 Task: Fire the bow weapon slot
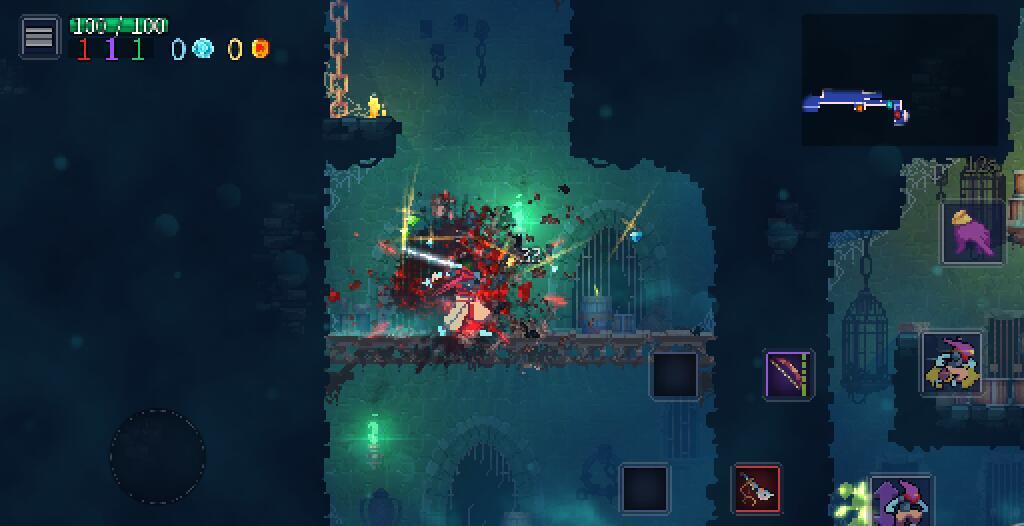click(x=790, y=376)
